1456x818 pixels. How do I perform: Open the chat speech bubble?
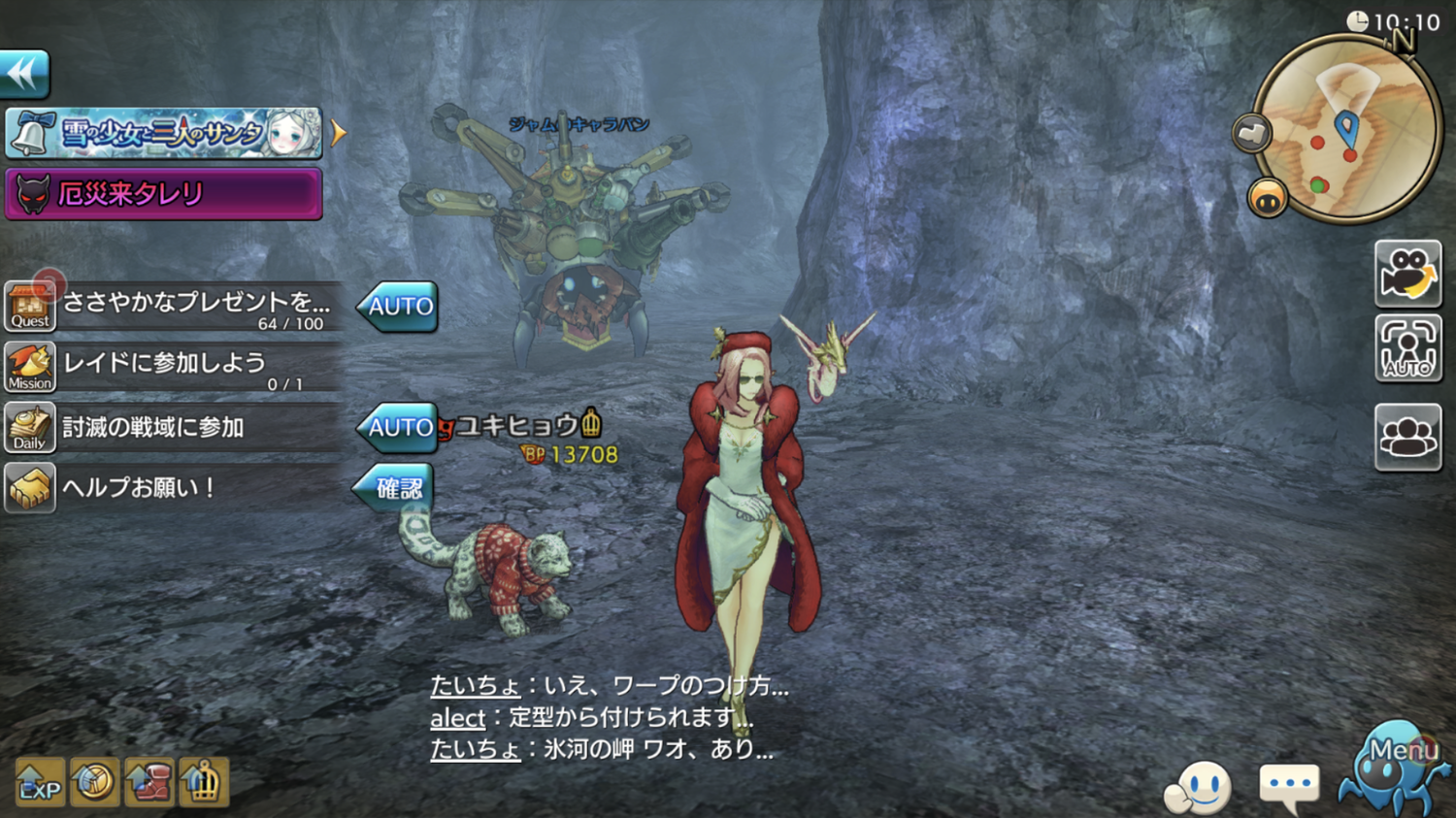pos(1288,784)
